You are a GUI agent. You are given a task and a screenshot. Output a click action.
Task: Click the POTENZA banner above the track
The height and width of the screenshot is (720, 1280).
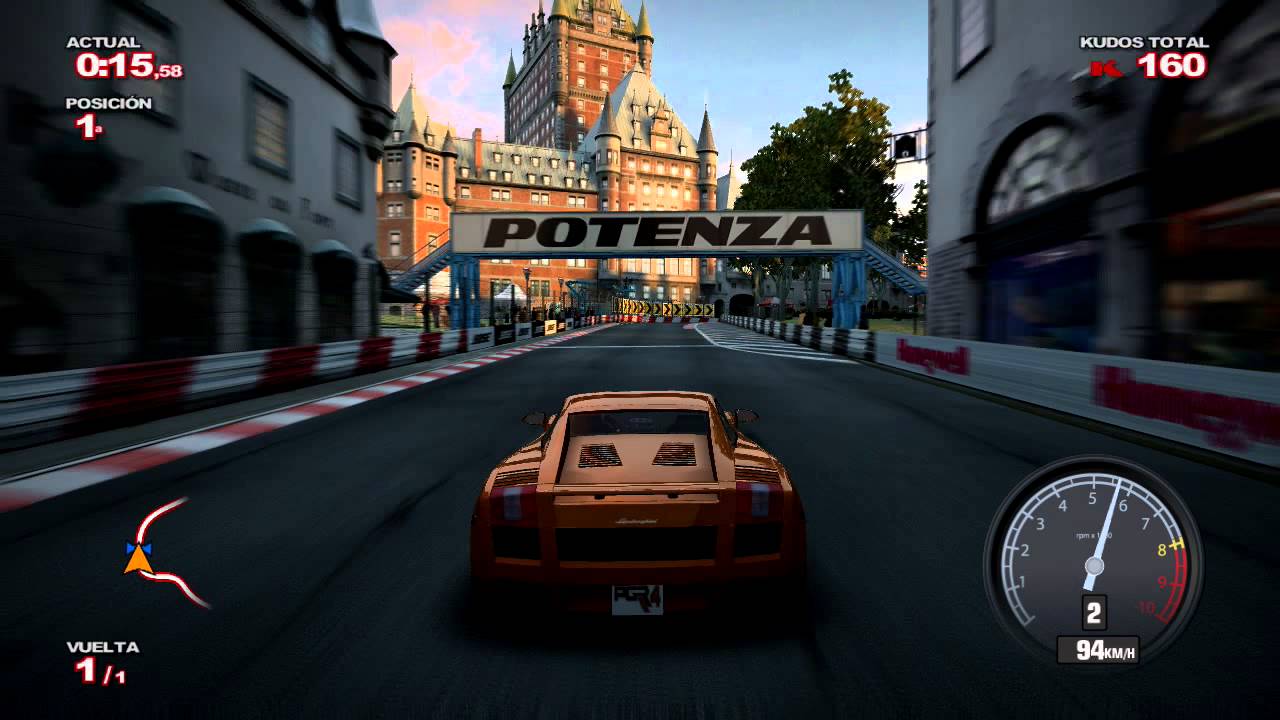tap(660, 231)
